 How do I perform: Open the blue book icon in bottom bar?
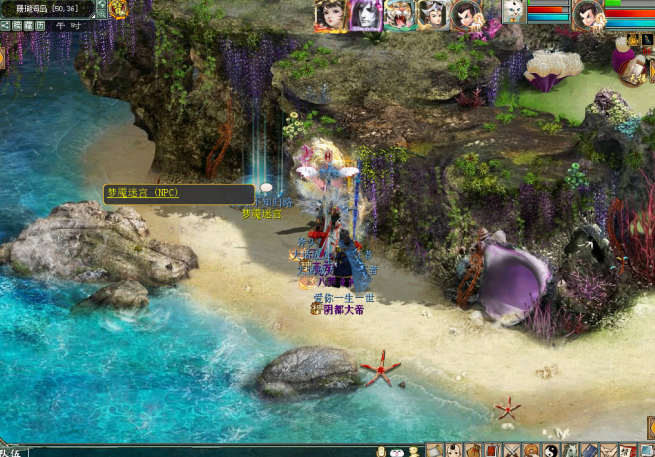(589, 451)
